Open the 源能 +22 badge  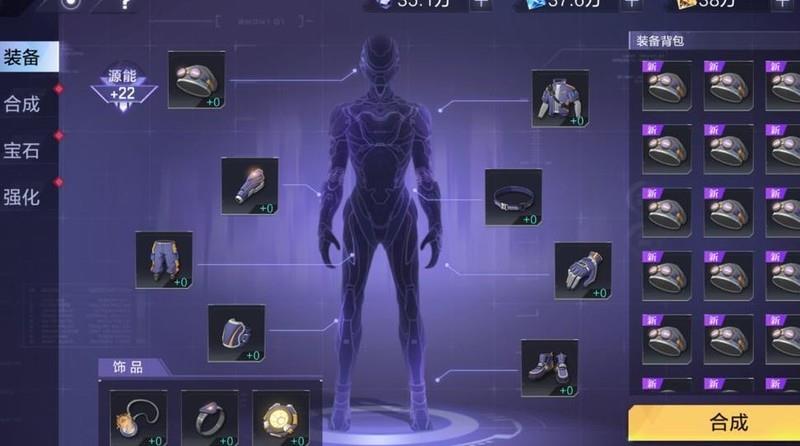click(x=124, y=84)
